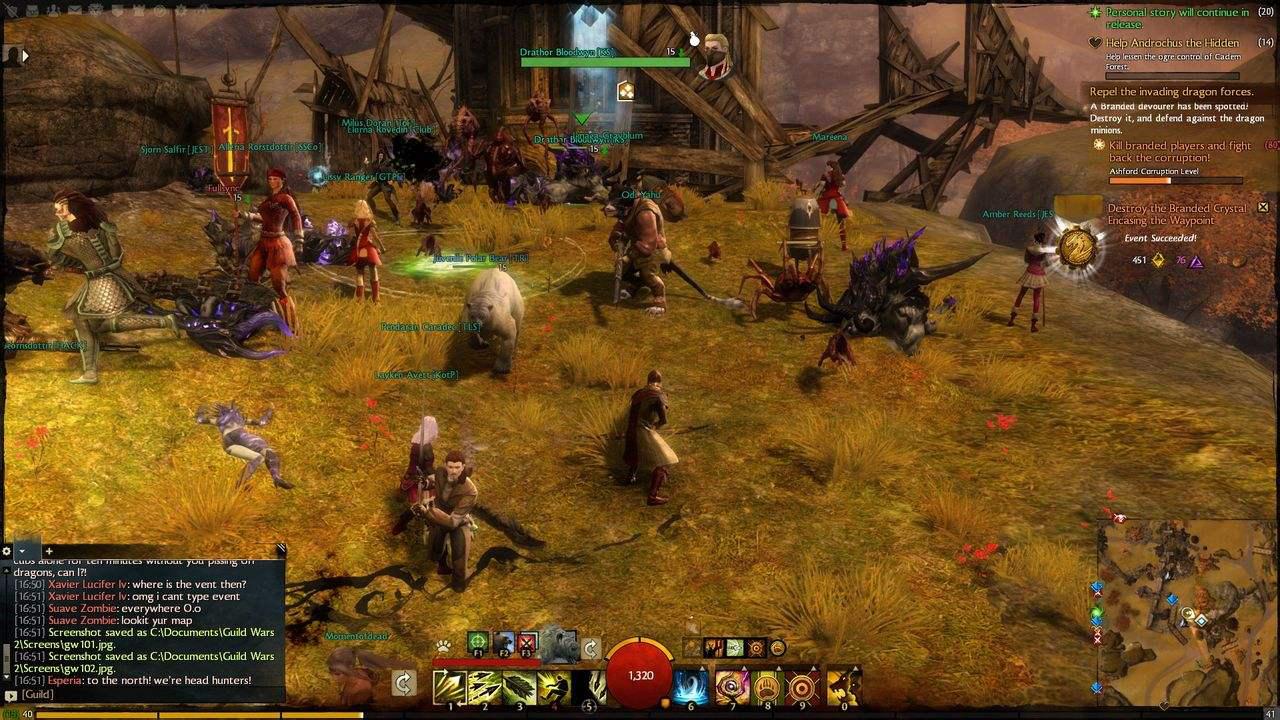Add a new chat tab
Screen dimensions: 1280x720
tap(48, 551)
